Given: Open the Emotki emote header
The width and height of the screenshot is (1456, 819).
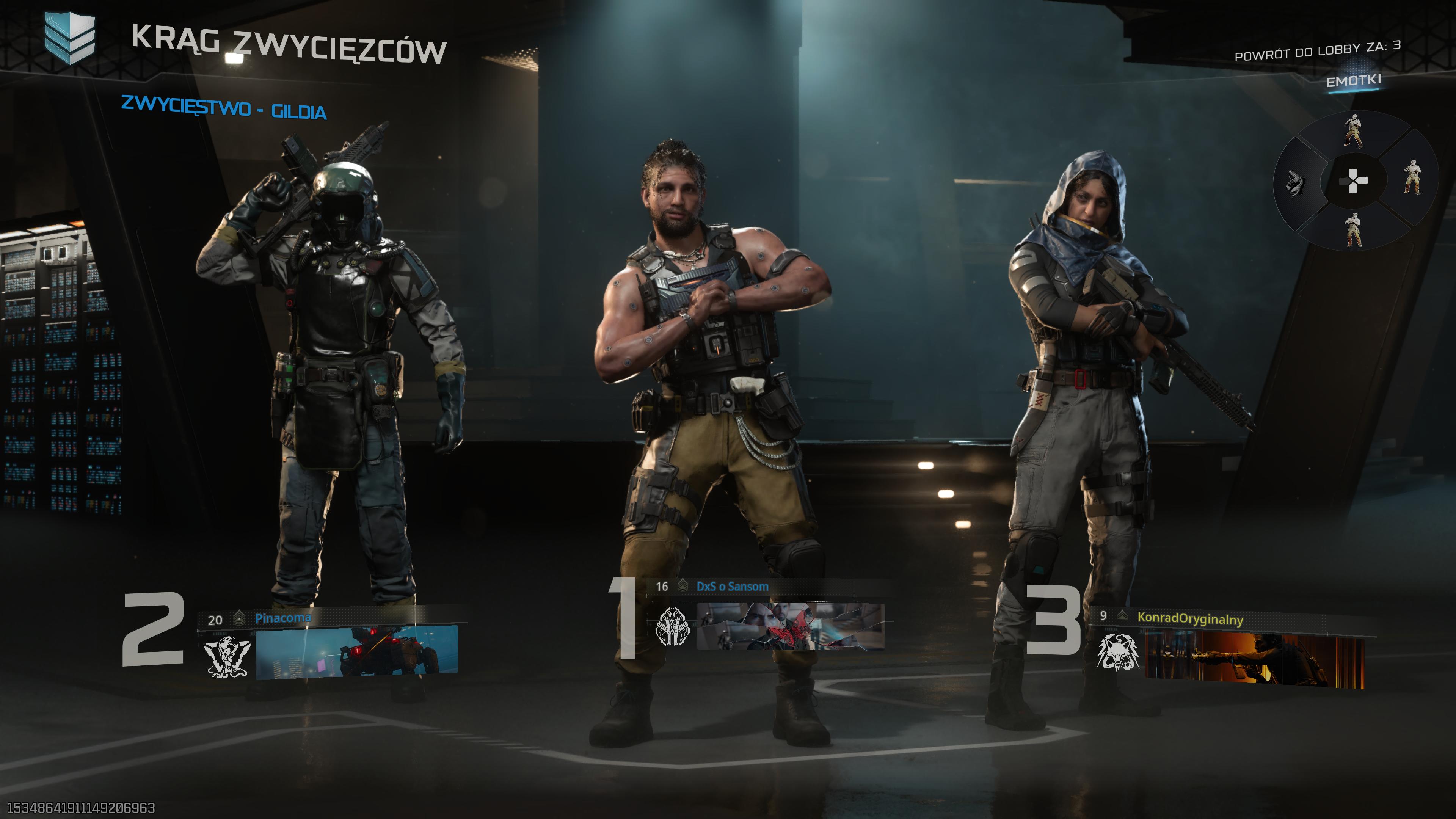Looking at the screenshot, I should click(x=1353, y=82).
